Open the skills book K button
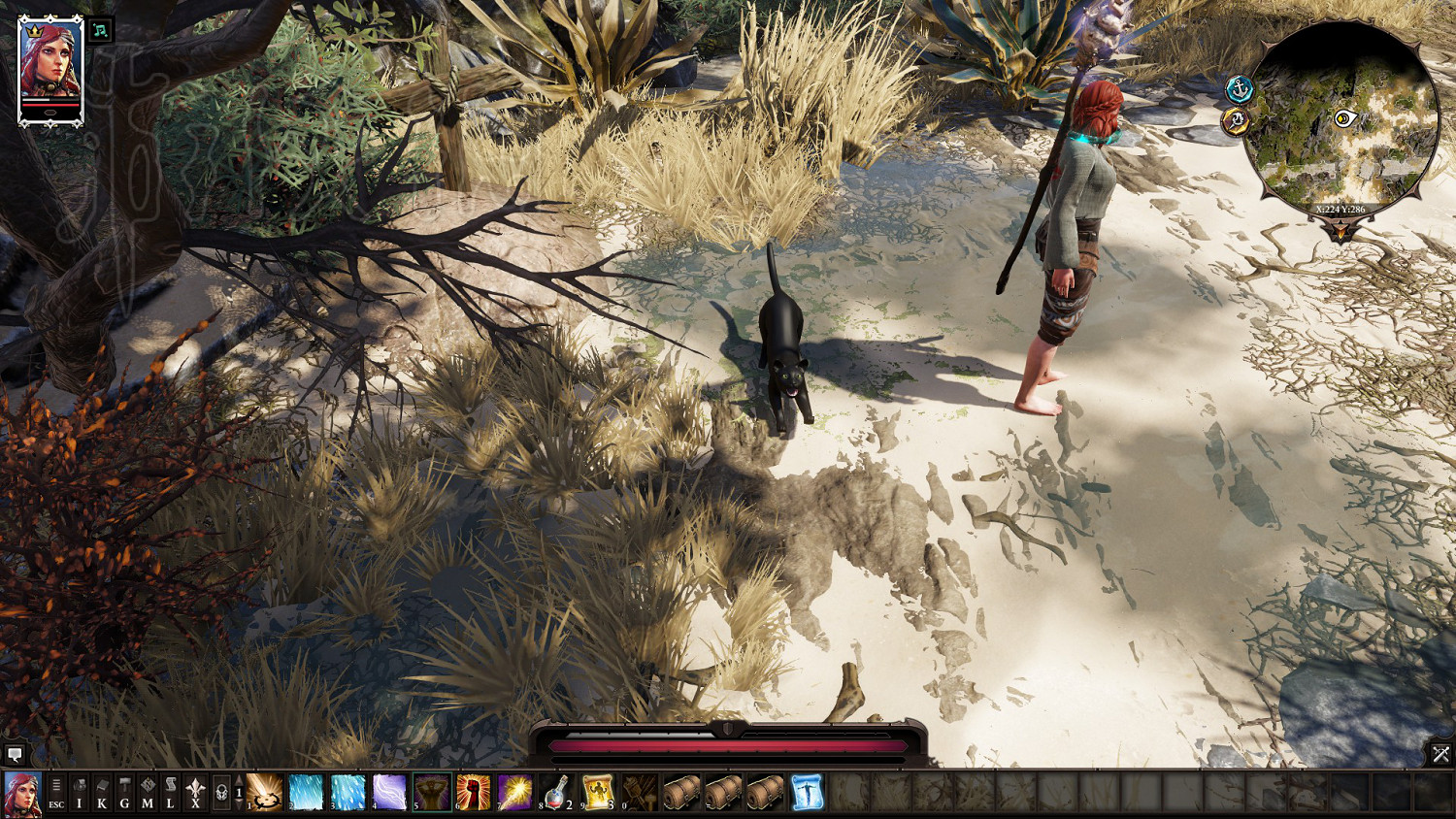This screenshot has height=819, width=1456. pos(102,792)
